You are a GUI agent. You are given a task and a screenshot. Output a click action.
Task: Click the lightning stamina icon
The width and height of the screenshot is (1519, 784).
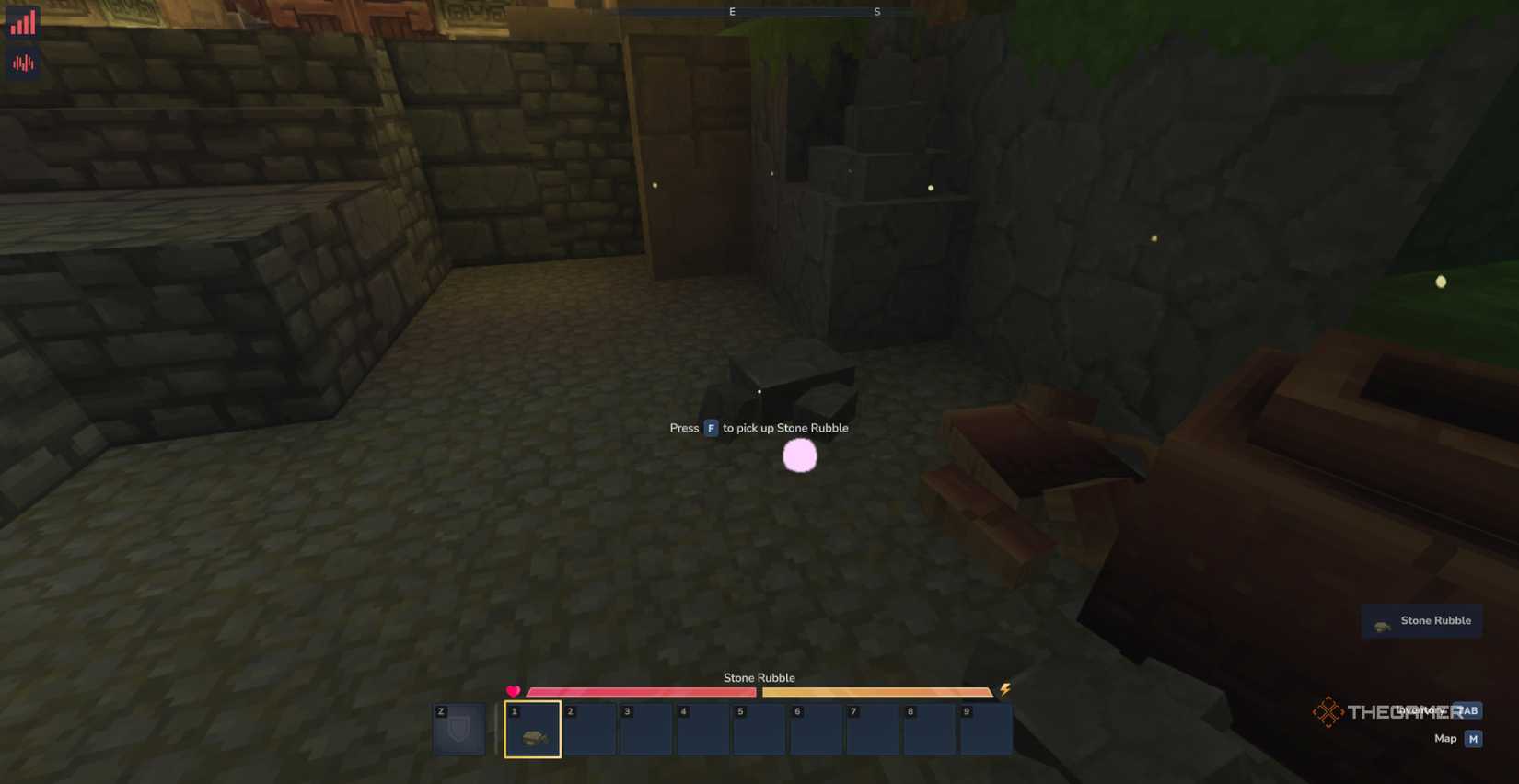(x=1004, y=690)
